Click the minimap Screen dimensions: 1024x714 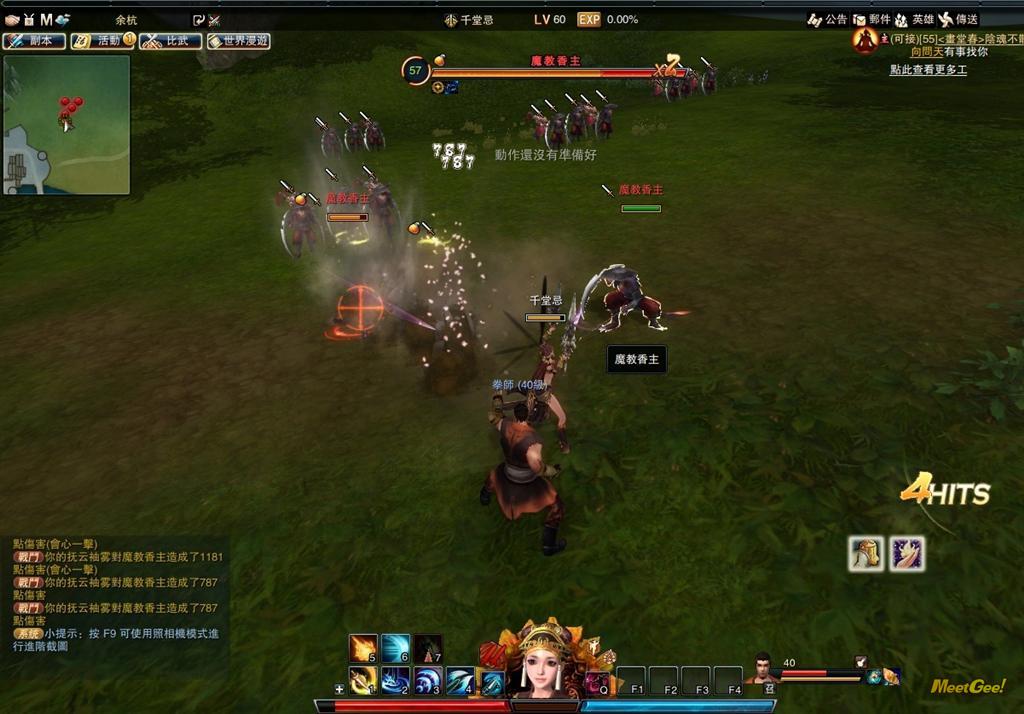click(x=66, y=124)
